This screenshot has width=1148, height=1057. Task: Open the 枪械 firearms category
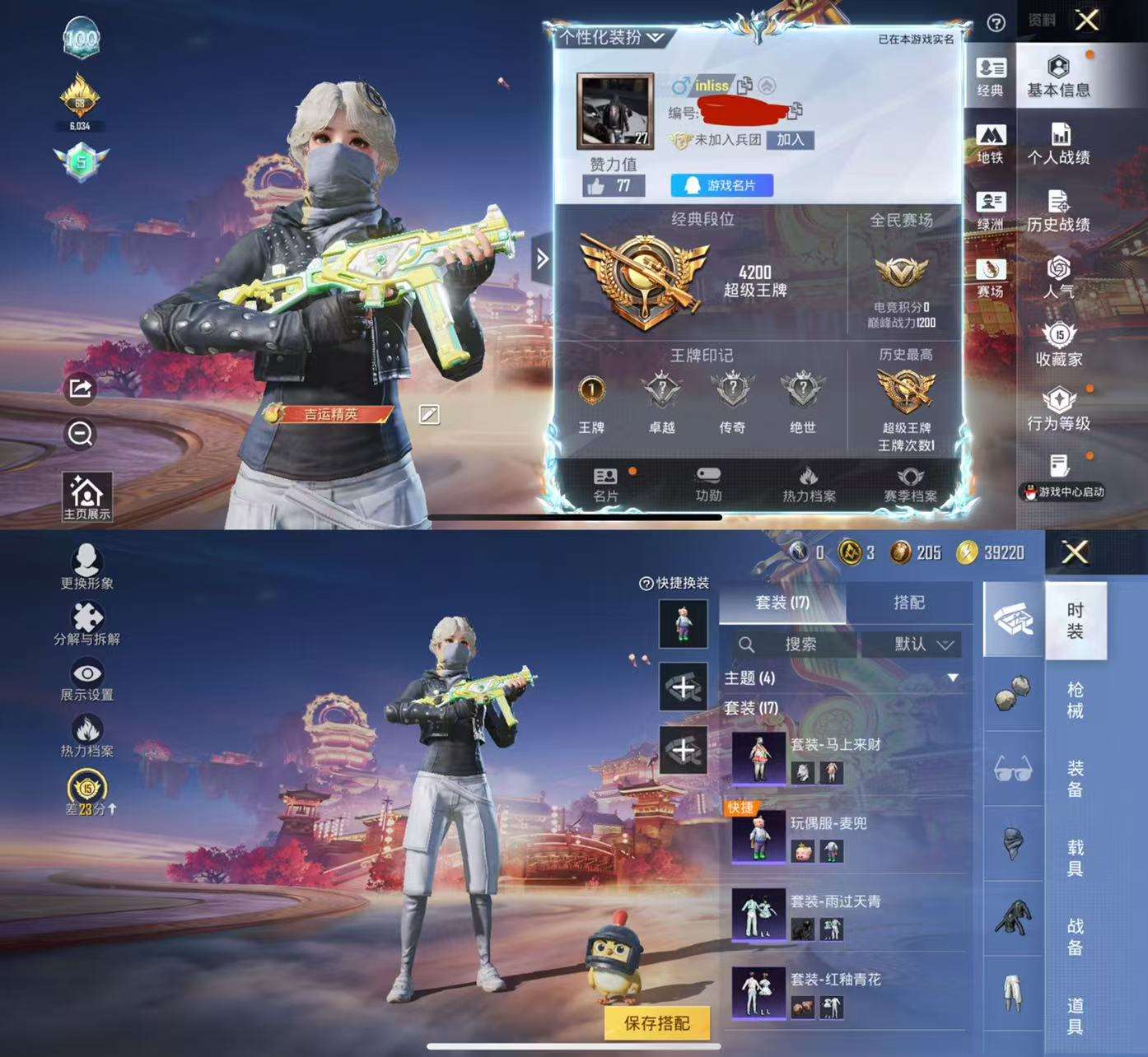1075,700
